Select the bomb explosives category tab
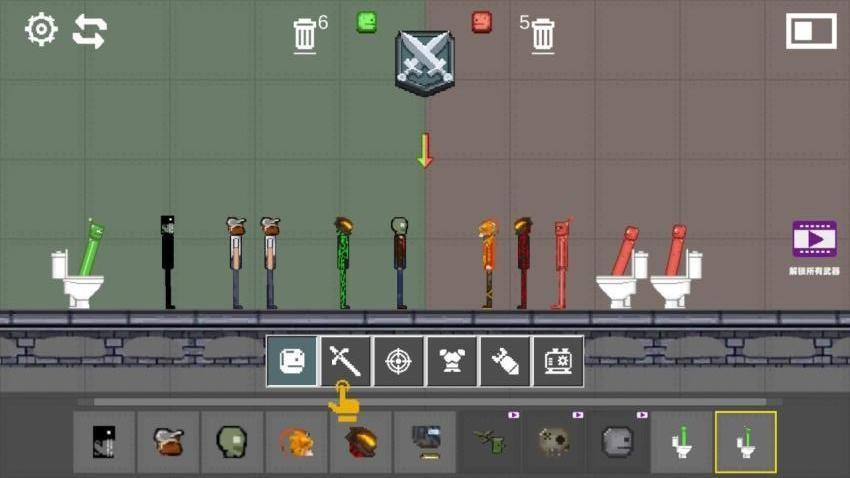 coord(504,361)
